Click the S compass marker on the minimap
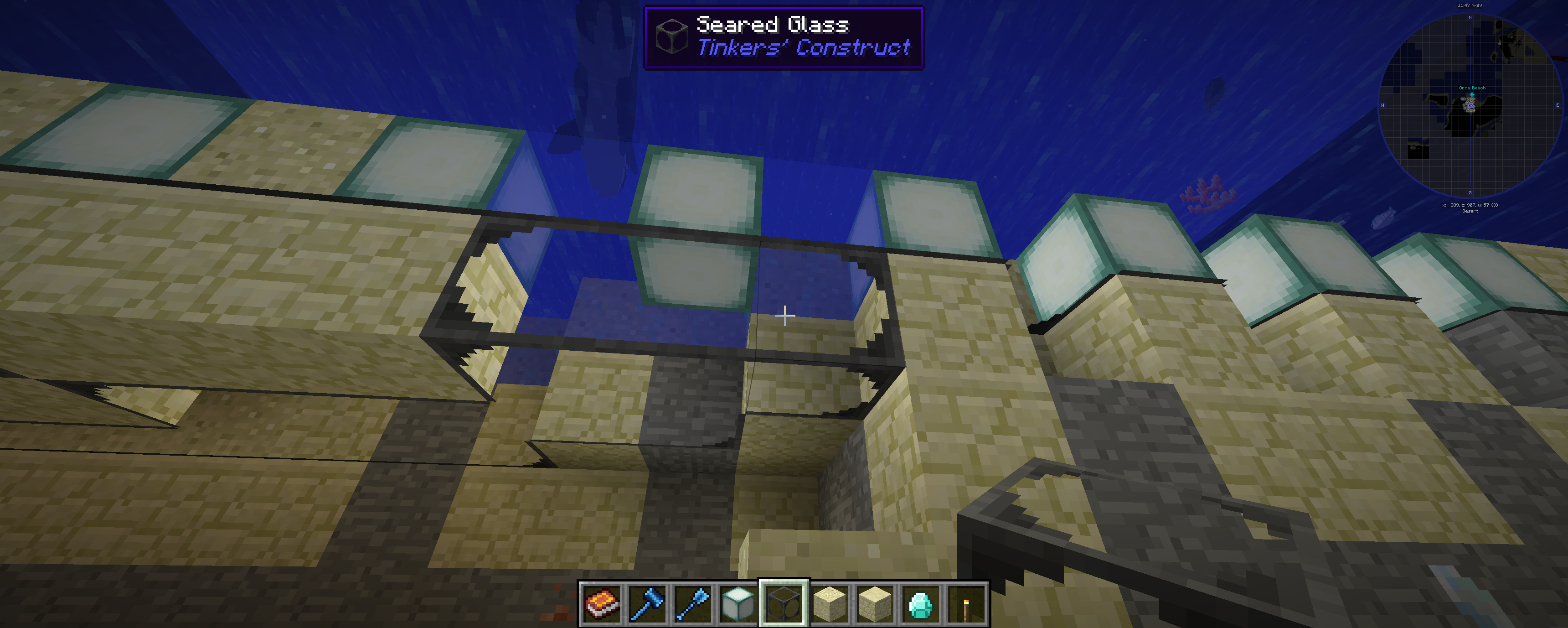Image resolution: width=1568 pixels, height=628 pixels. pyautogui.click(x=1470, y=192)
